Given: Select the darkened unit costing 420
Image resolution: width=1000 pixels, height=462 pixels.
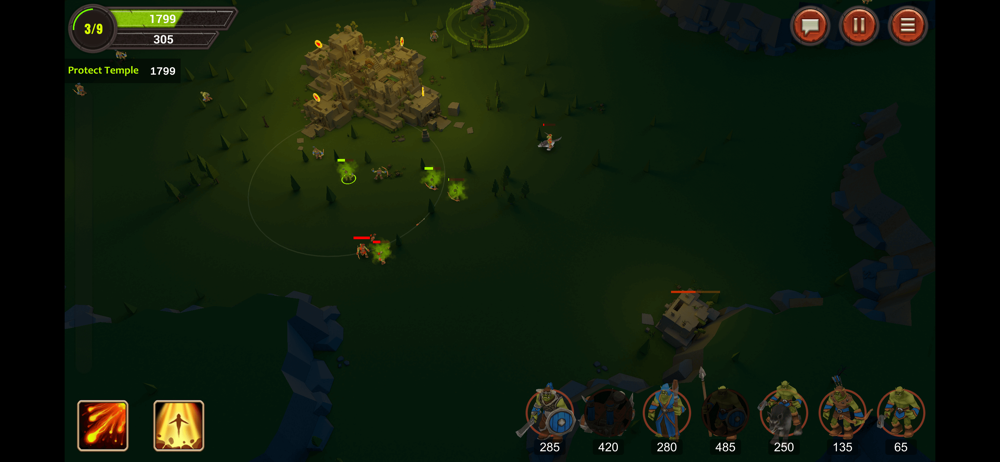Looking at the screenshot, I should [x=608, y=412].
